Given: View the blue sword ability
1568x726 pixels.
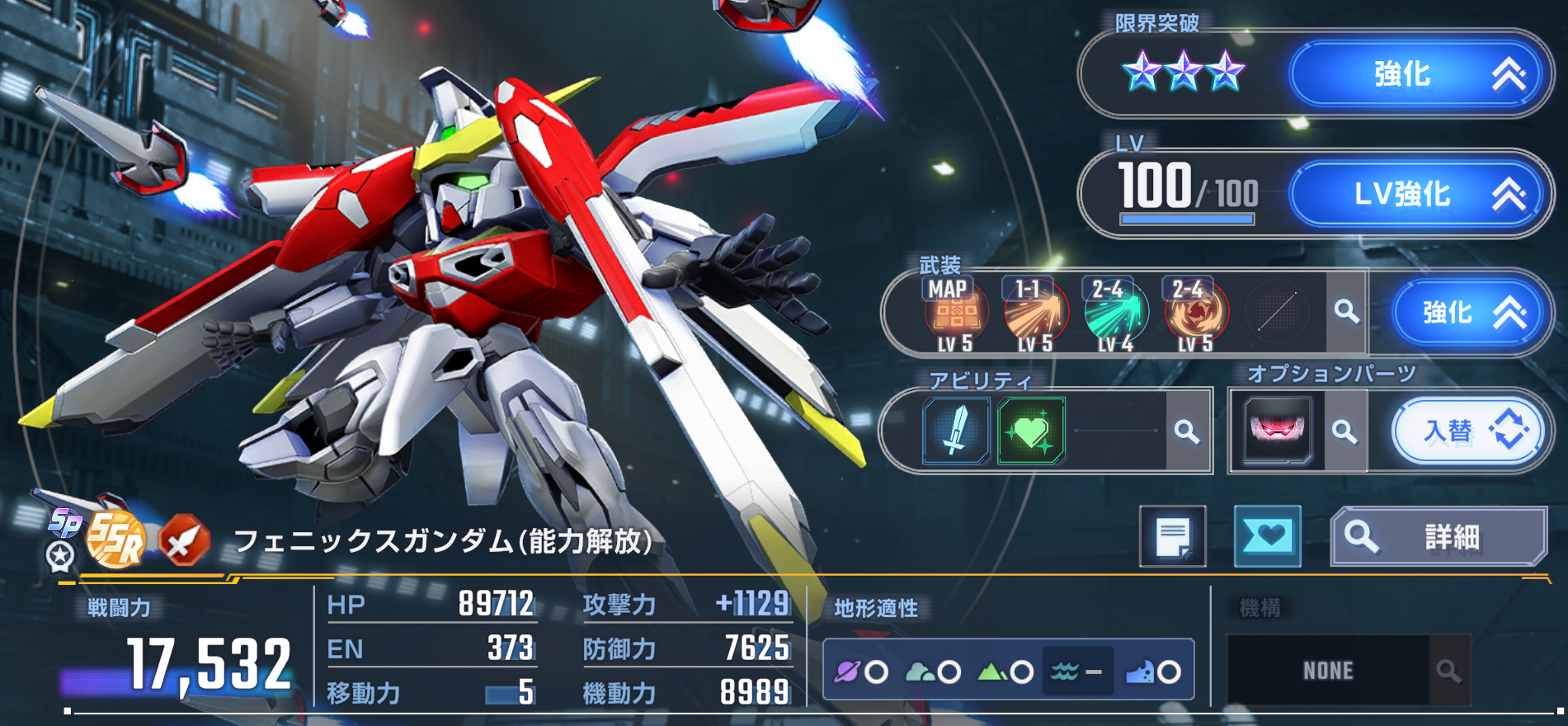Looking at the screenshot, I should click(955, 431).
